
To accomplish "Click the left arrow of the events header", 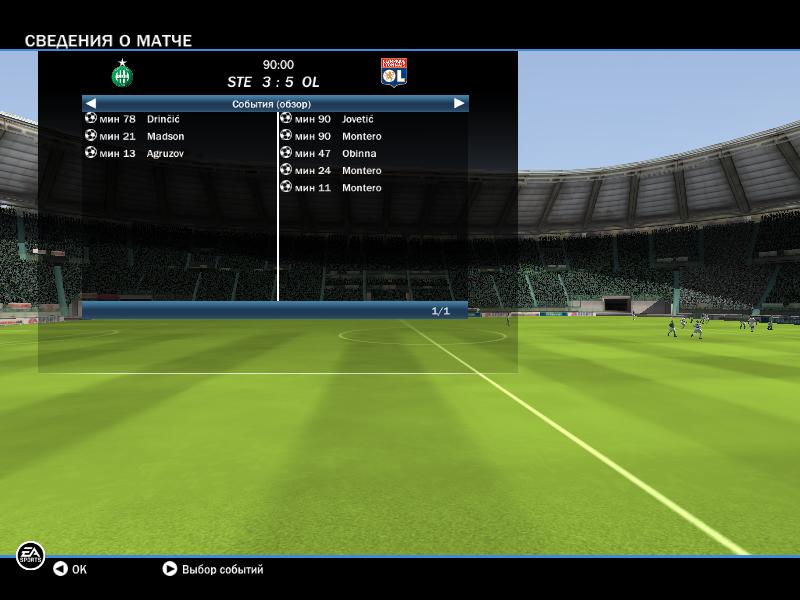I will (91, 103).
